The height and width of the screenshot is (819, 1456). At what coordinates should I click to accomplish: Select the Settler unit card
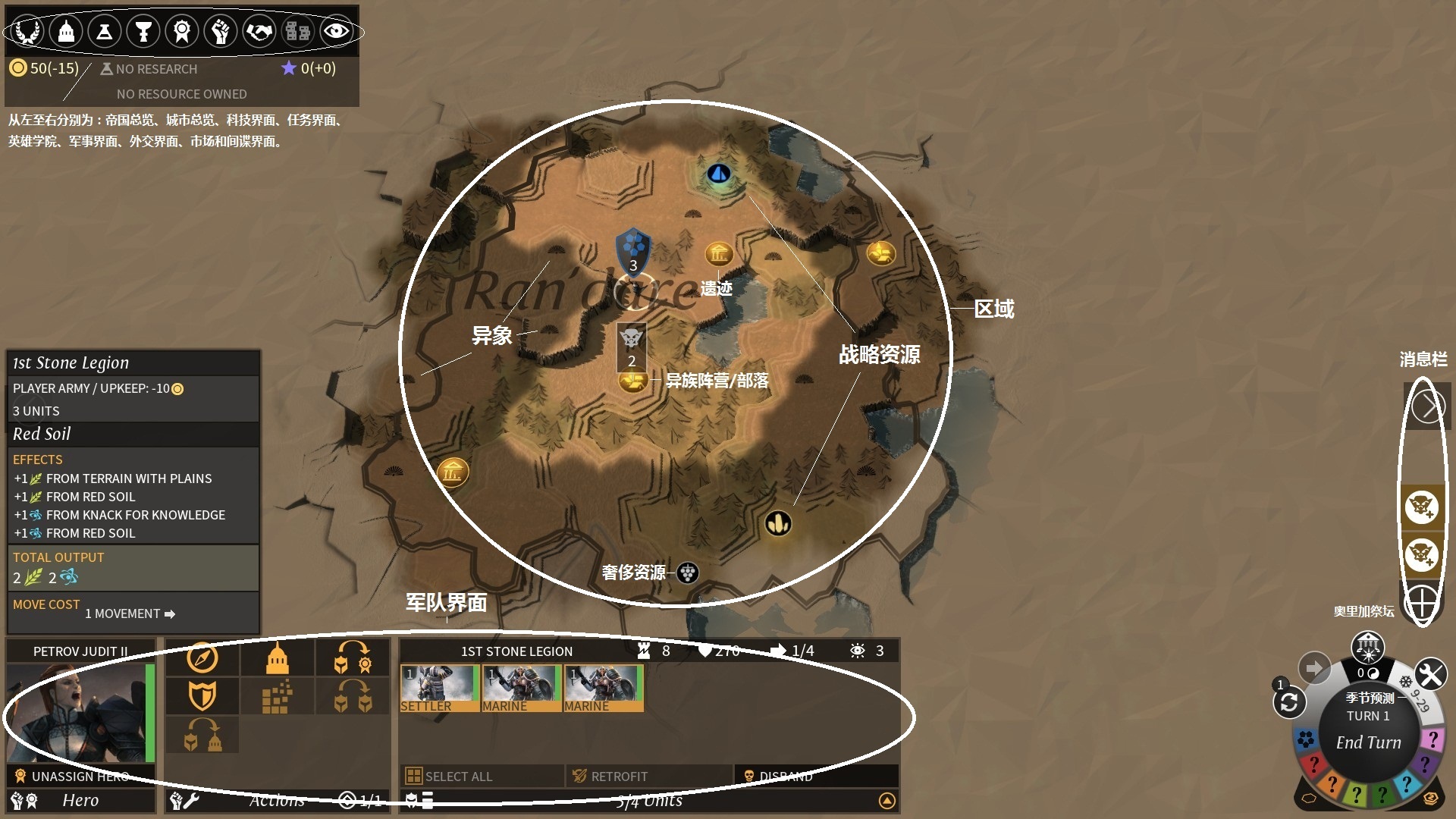pos(440,688)
